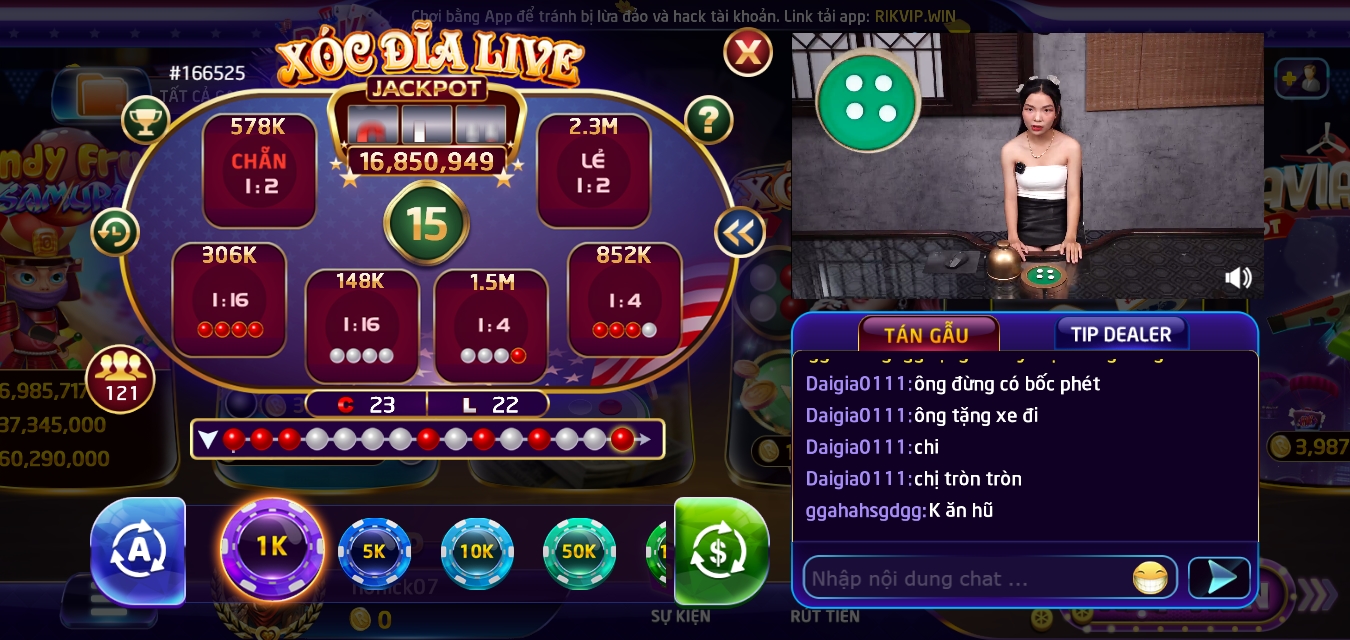Activate the auto-bet A button
1350x640 pixels.
point(138,550)
